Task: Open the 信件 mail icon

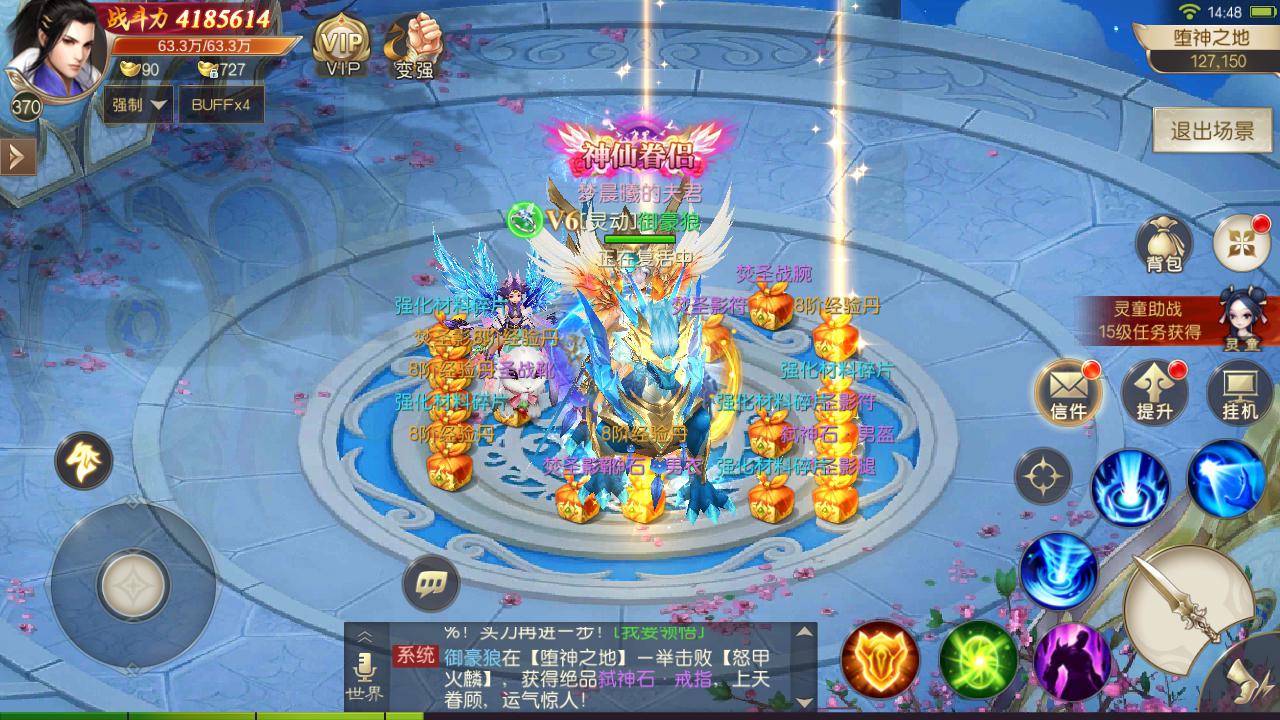Action: 1067,392
